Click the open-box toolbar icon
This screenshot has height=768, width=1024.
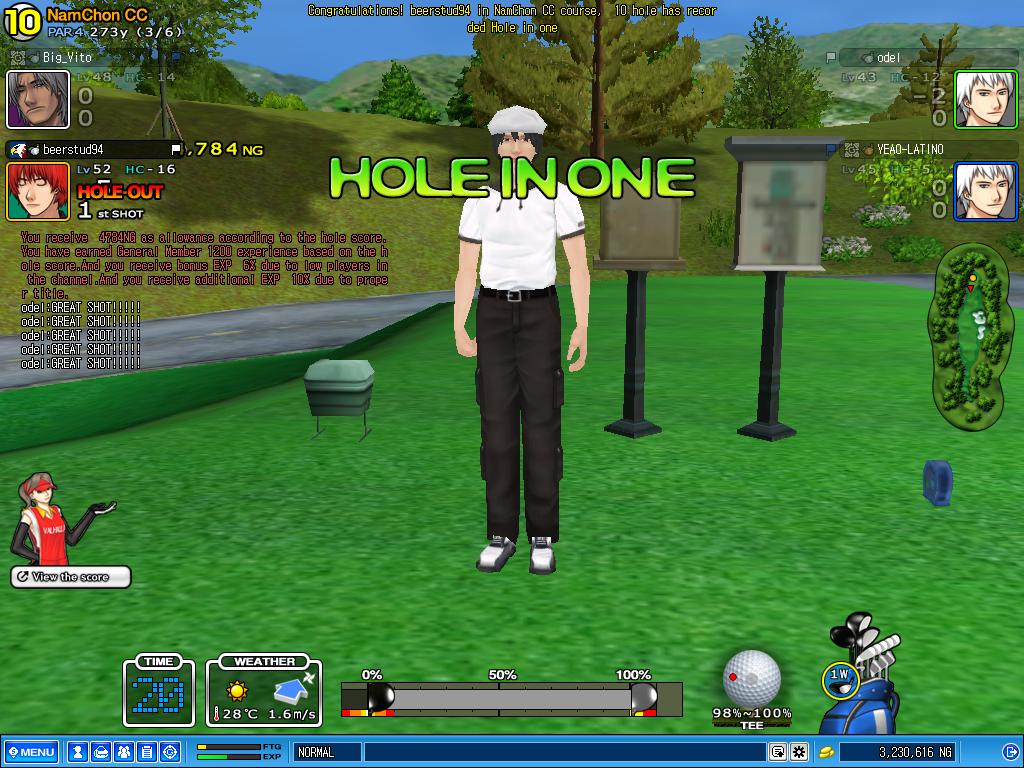(x=100, y=752)
